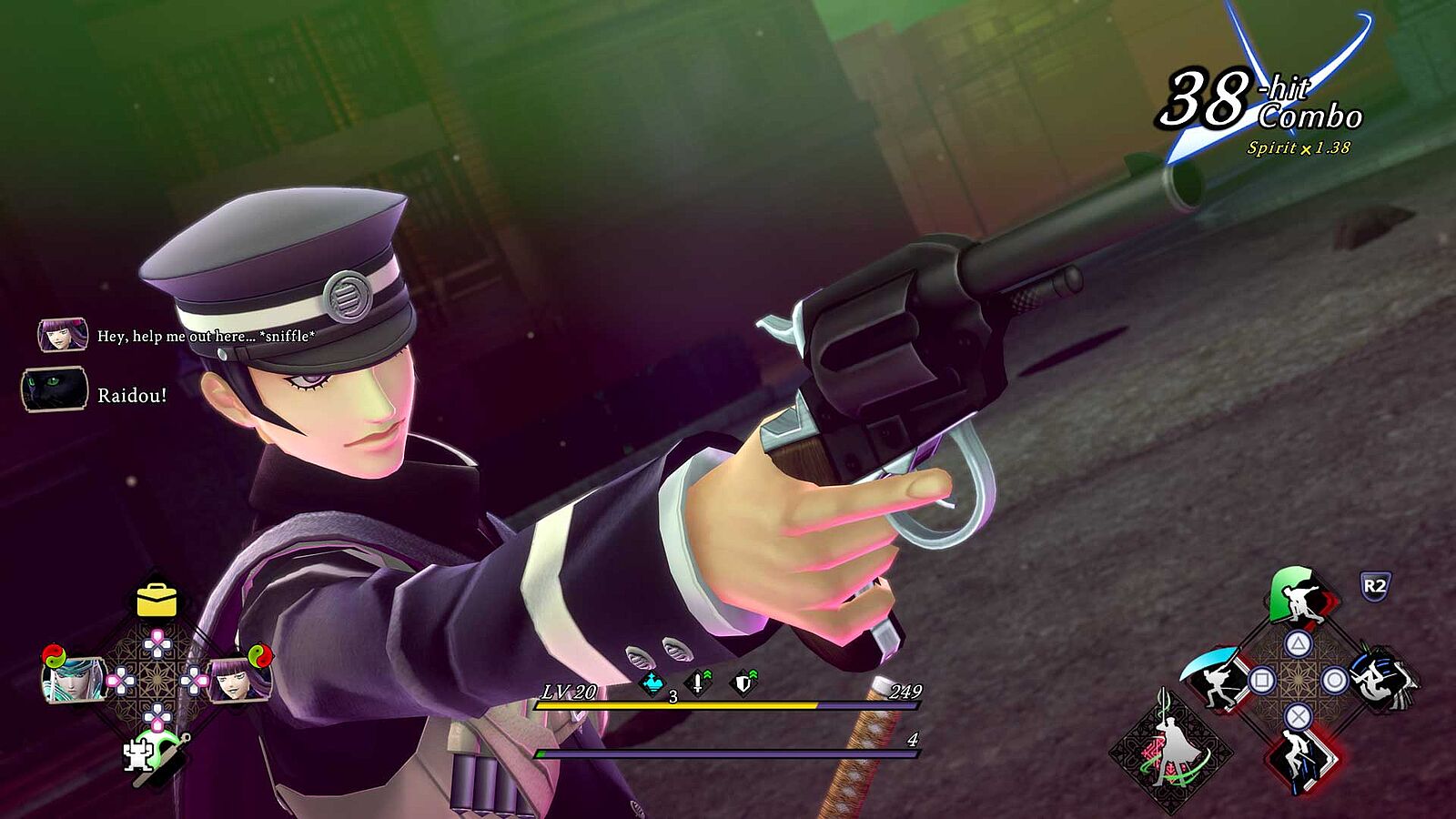The height and width of the screenshot is (819, 1456).
Task: Trigger the dodge roll skill with blue streaks
Action: coord(1383,678)
